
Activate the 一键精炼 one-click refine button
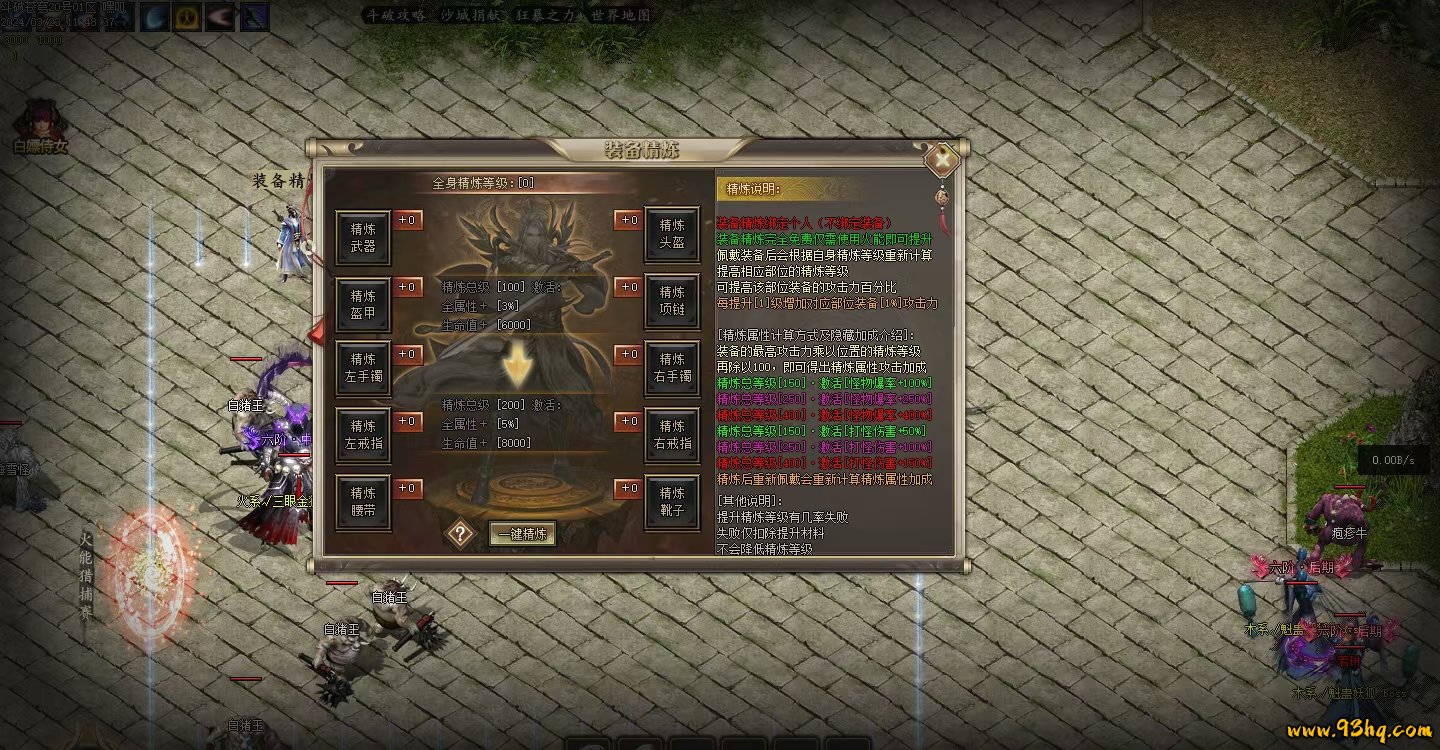click(521, 534)
